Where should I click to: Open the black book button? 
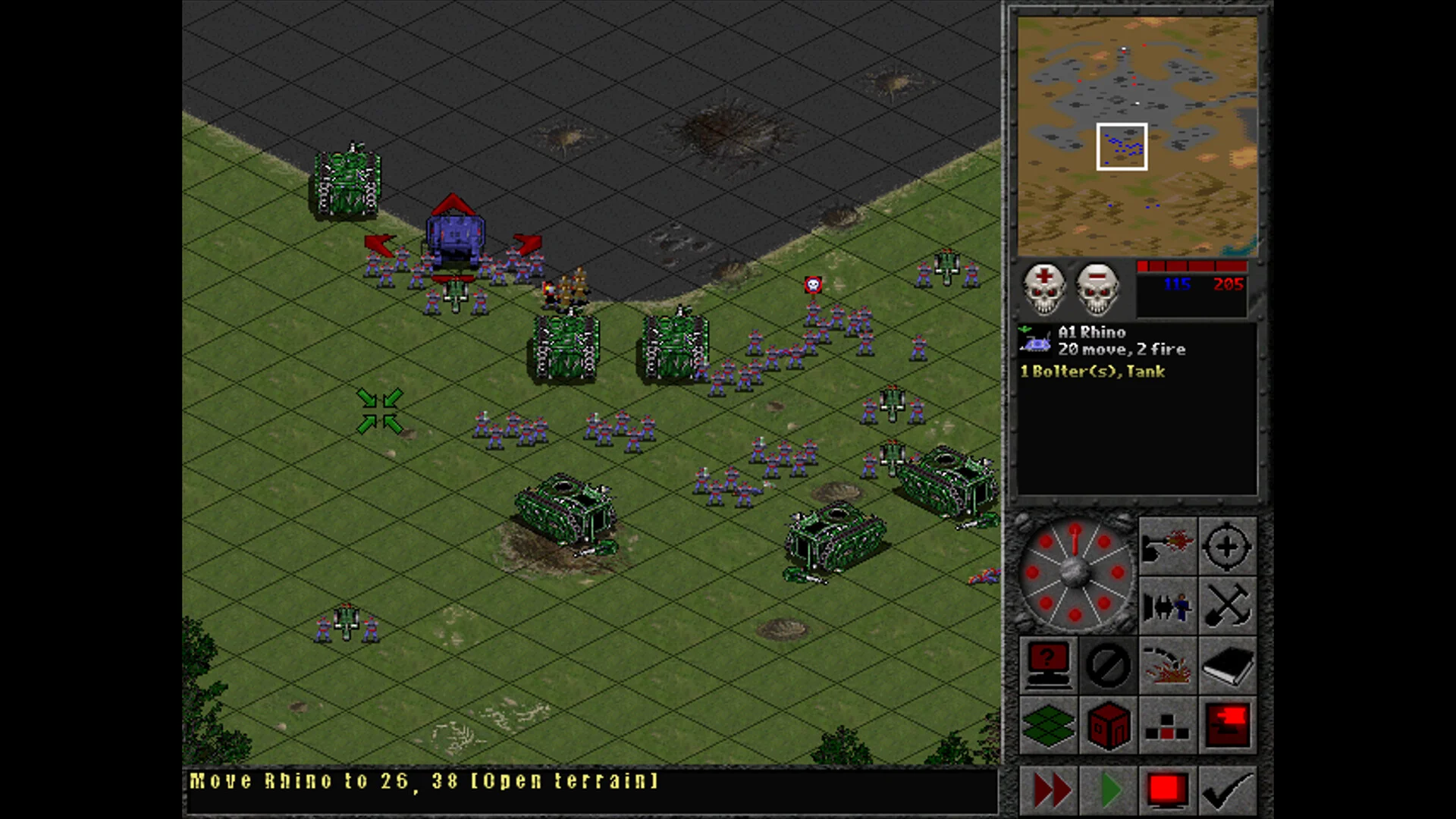point(1227,665)
